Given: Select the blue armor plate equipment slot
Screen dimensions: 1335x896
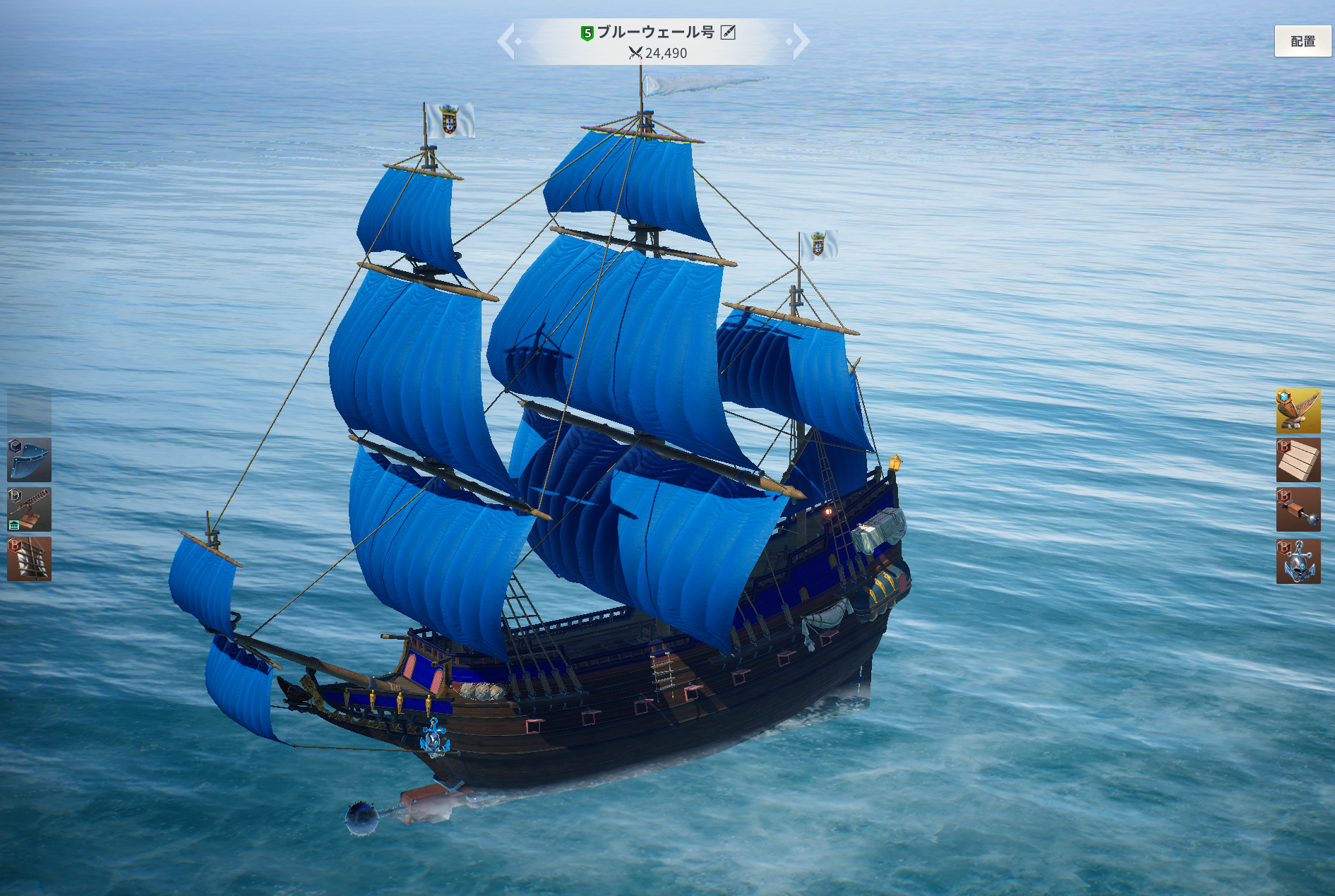Looking at the screenshot, I should [x=29, y=460].
